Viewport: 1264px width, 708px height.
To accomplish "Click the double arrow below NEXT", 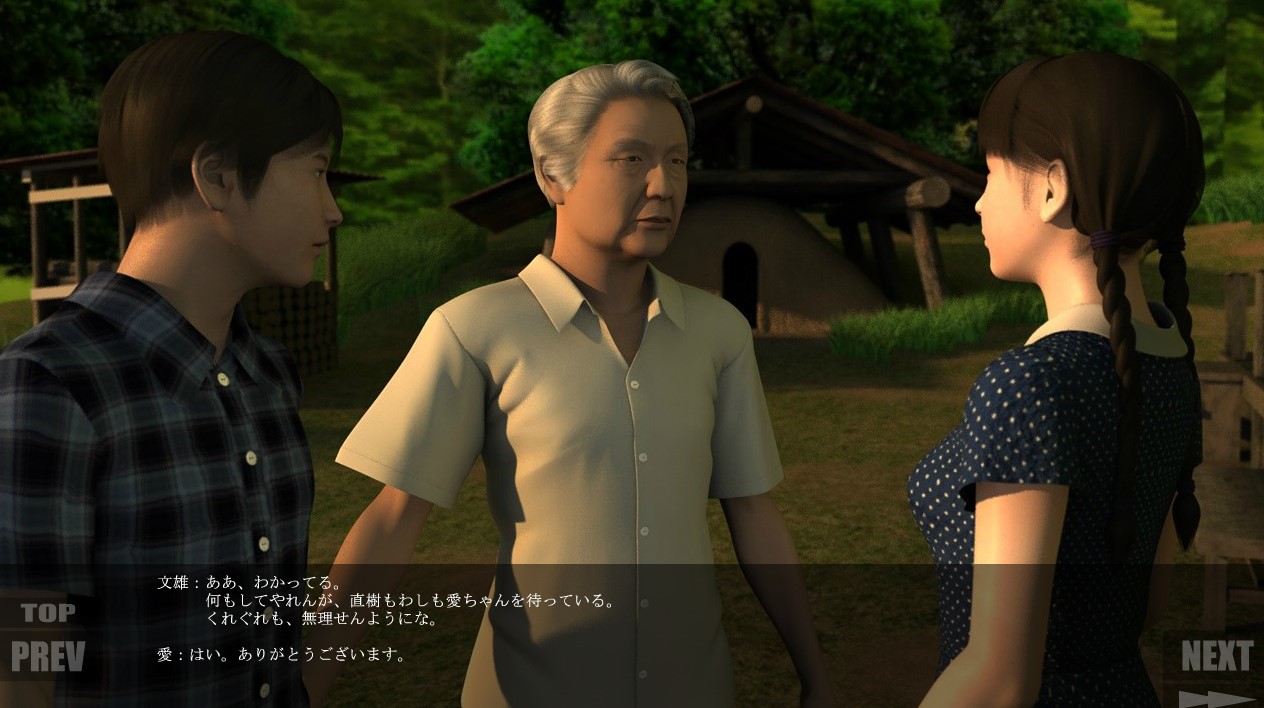I will (x=1214, y=698).
